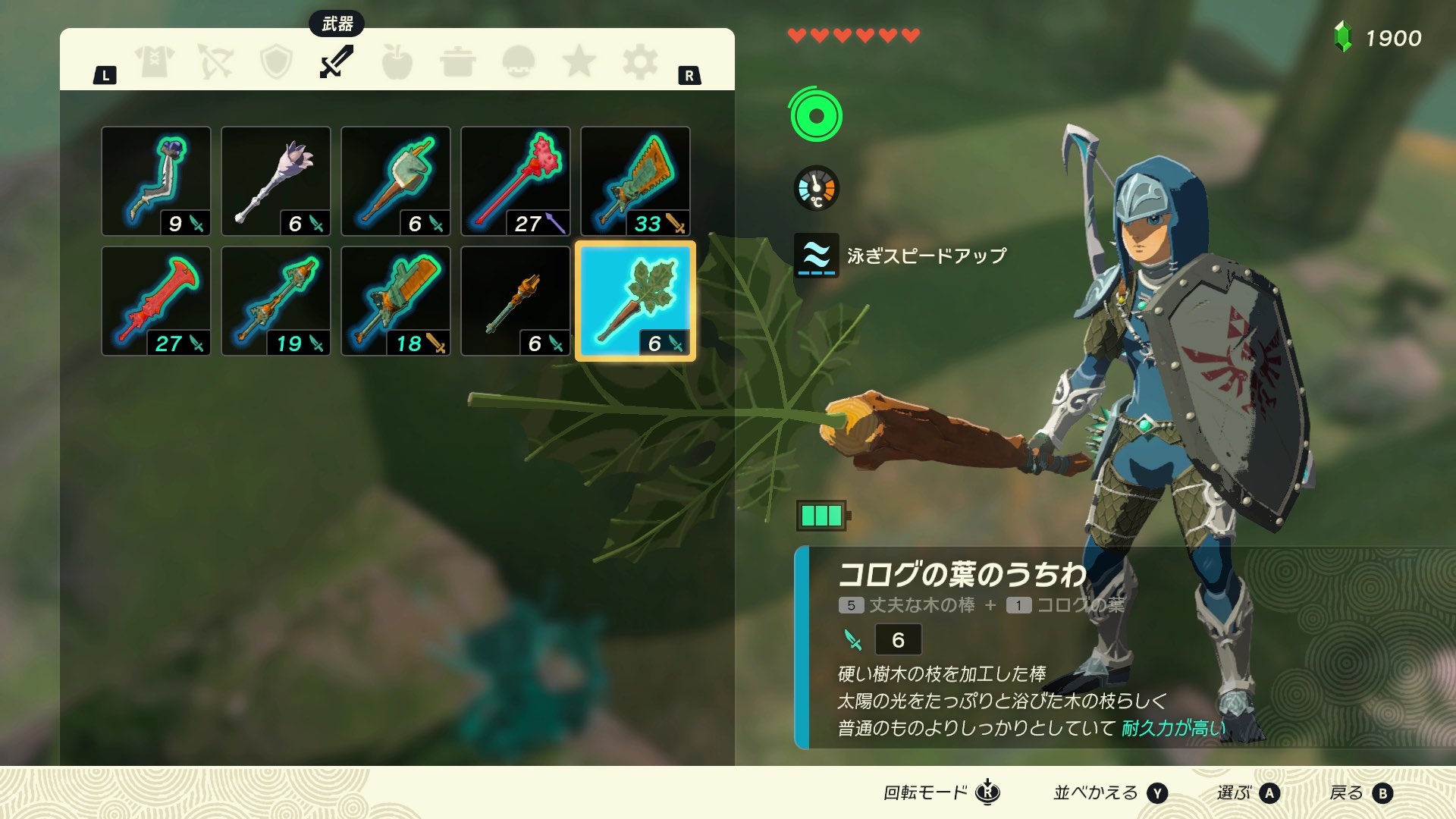
Task: Click the R shoulder button label
Action: [689, 75]
